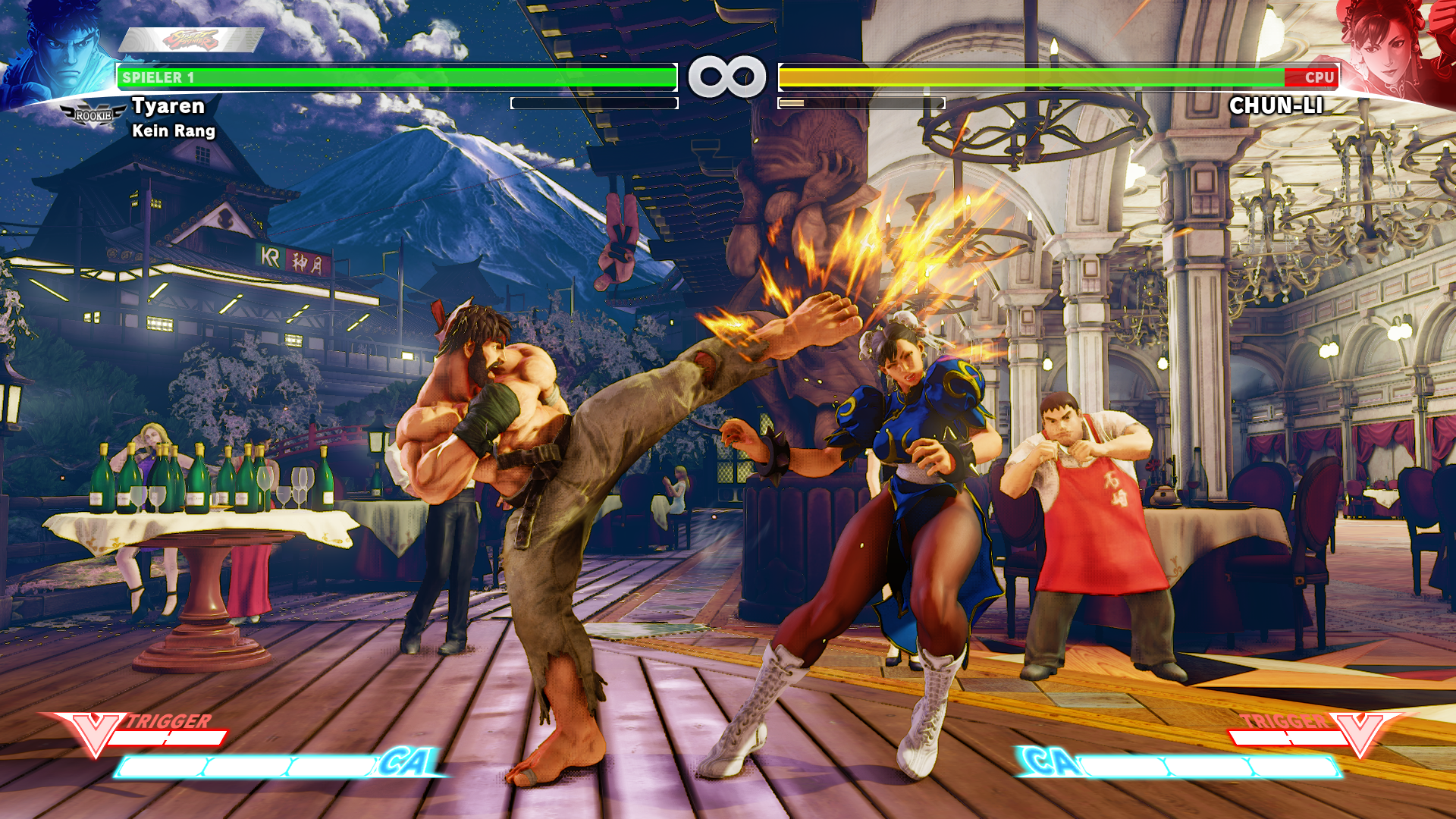Click Chun-Li's V-Trigger emblem
1456x819 pixels.
[x=1359, y=733]
